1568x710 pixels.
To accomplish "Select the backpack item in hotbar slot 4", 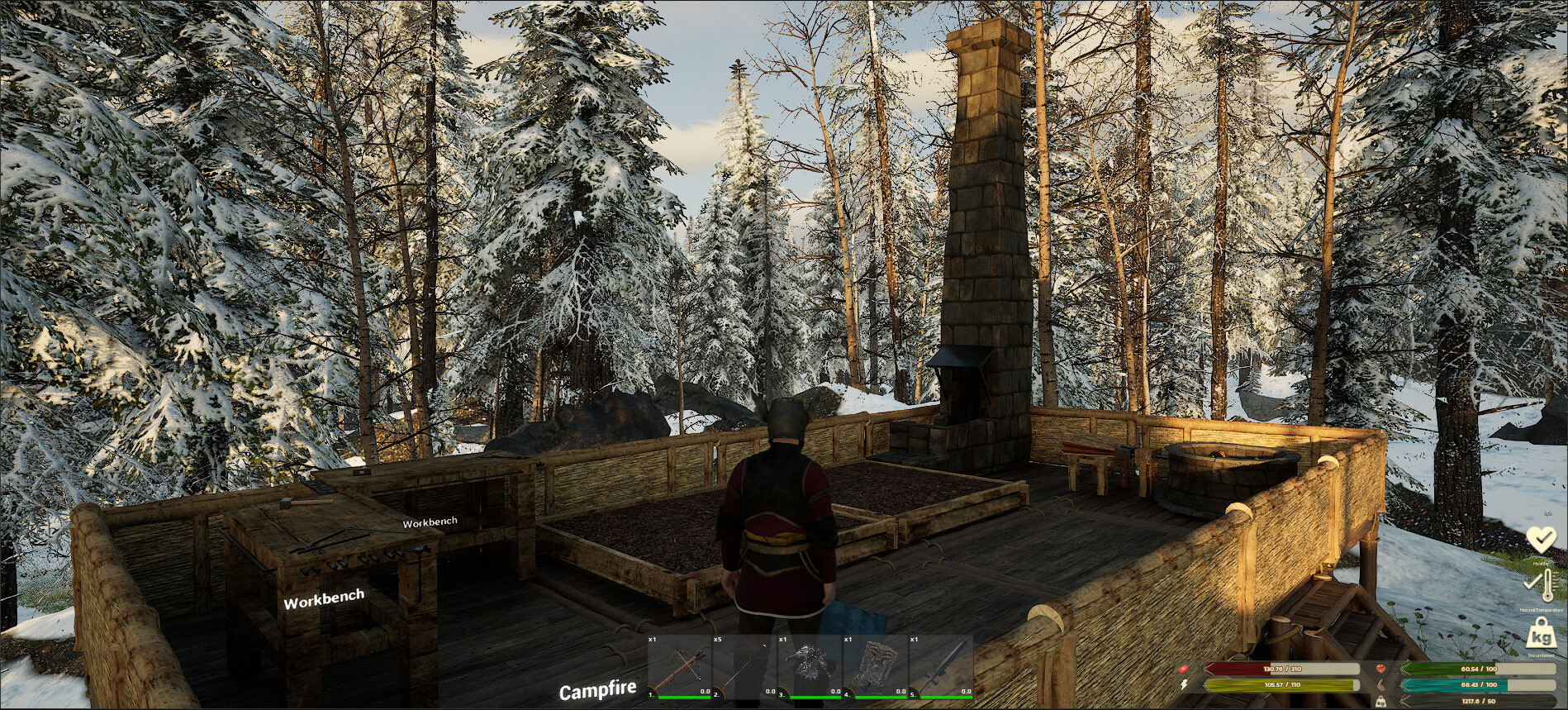I will [x=873, y=669].
